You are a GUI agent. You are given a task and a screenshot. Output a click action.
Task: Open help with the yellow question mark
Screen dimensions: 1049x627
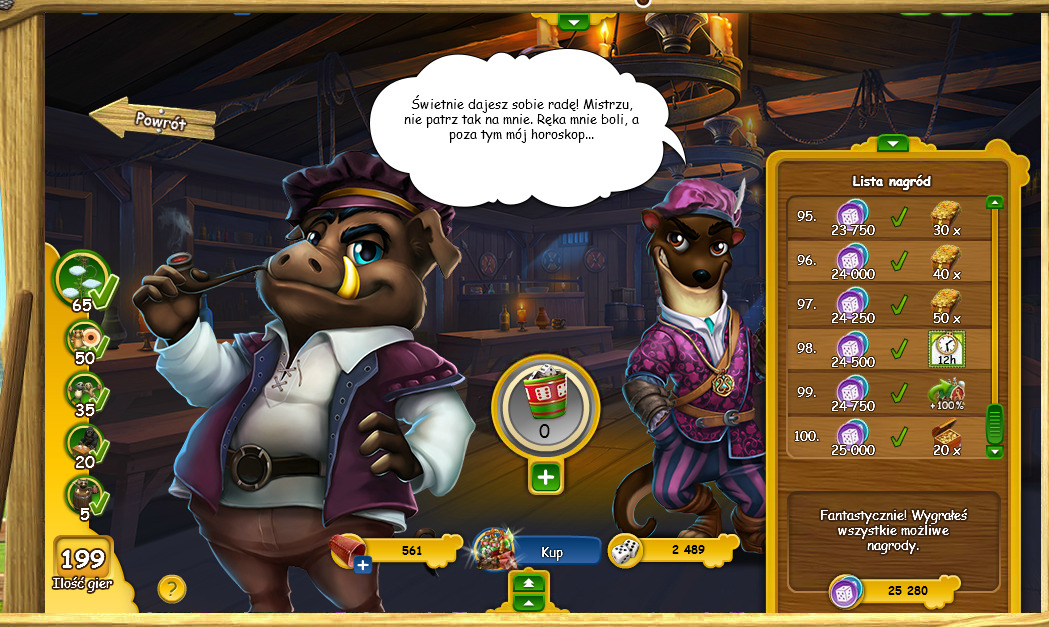[x=172, y=589]
